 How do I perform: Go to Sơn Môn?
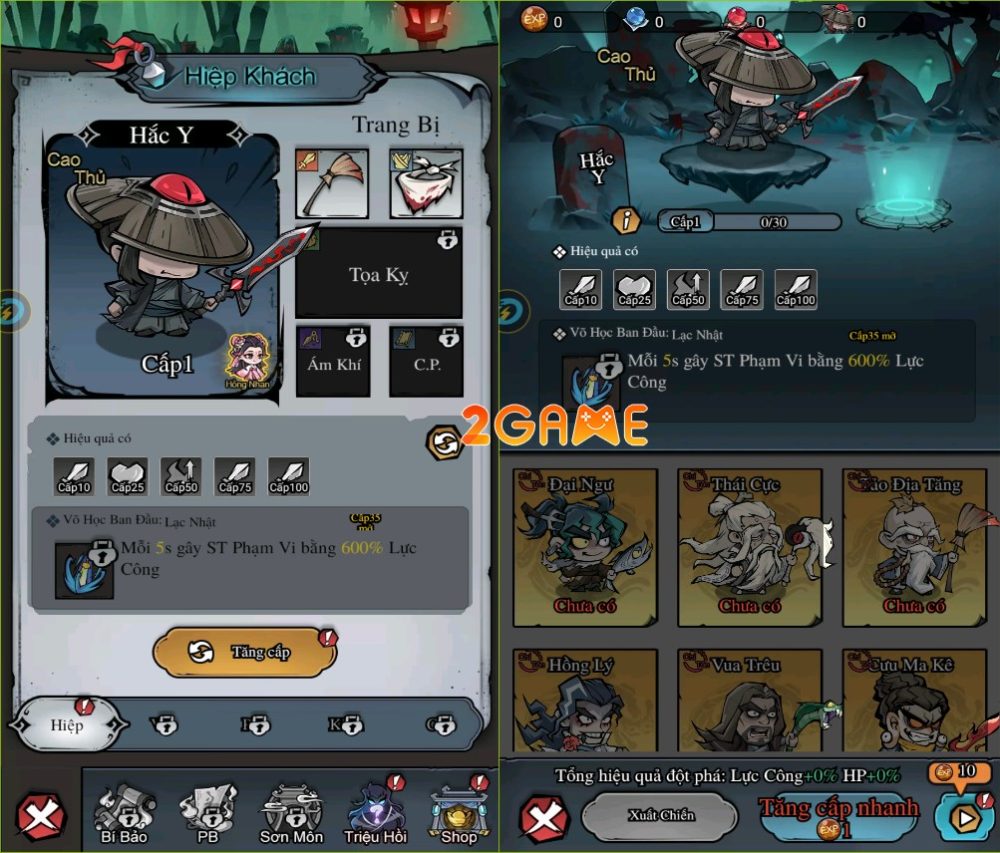(290, 812)
